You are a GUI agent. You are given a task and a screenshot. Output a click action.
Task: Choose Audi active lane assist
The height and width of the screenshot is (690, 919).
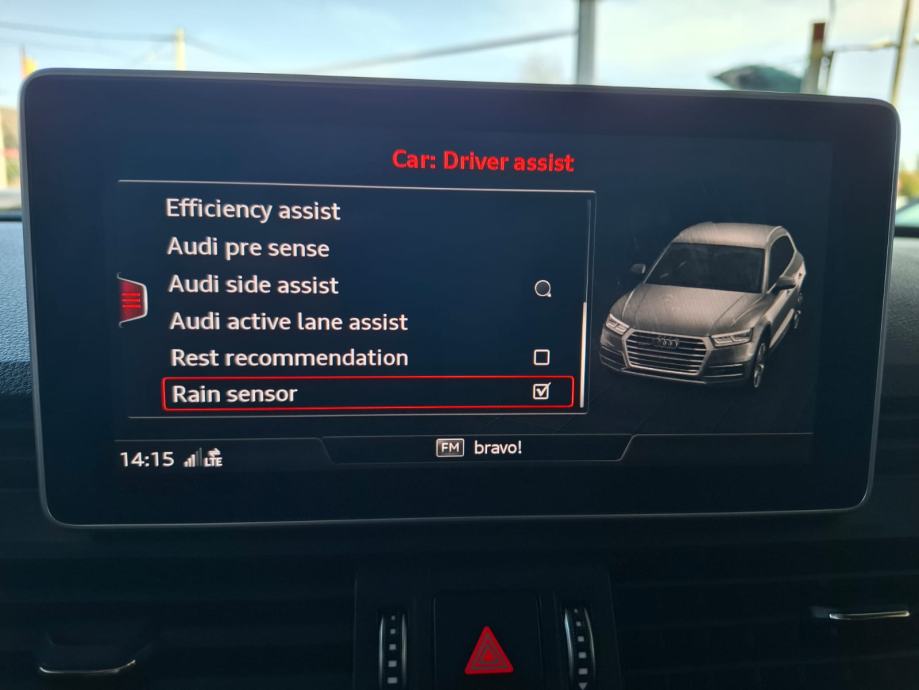pos(289,322)
